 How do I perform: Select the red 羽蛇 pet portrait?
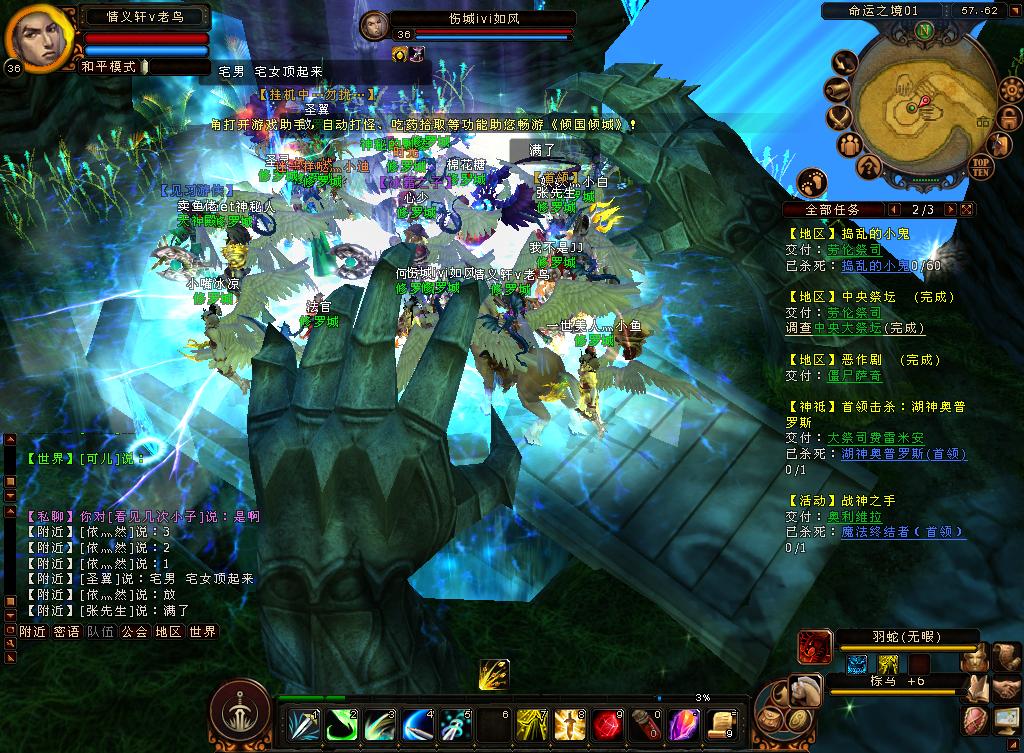coord(814,648)
